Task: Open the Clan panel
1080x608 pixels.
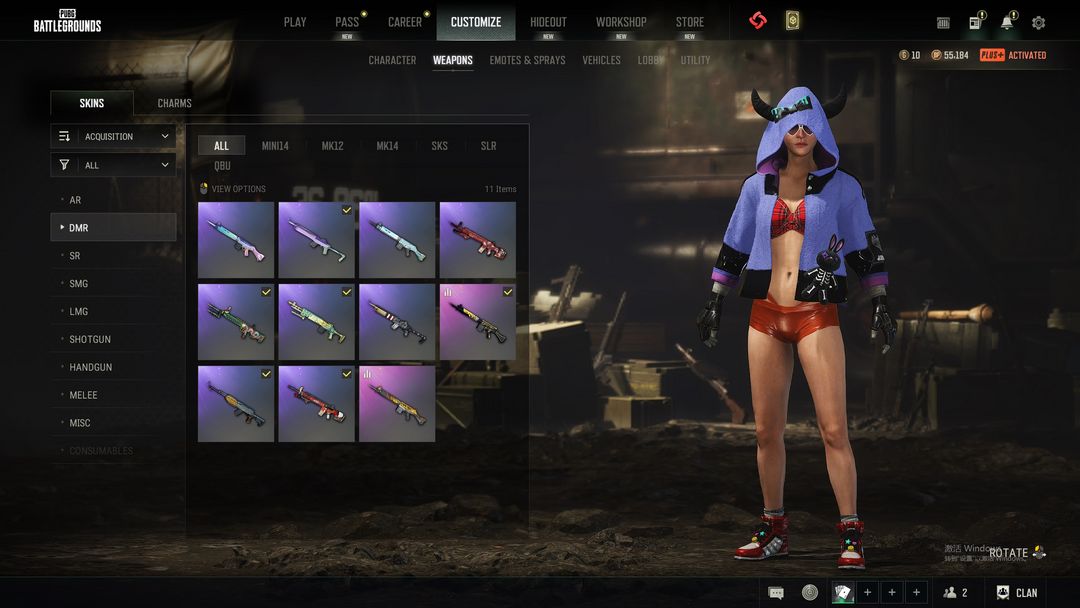Action: 1016,593
